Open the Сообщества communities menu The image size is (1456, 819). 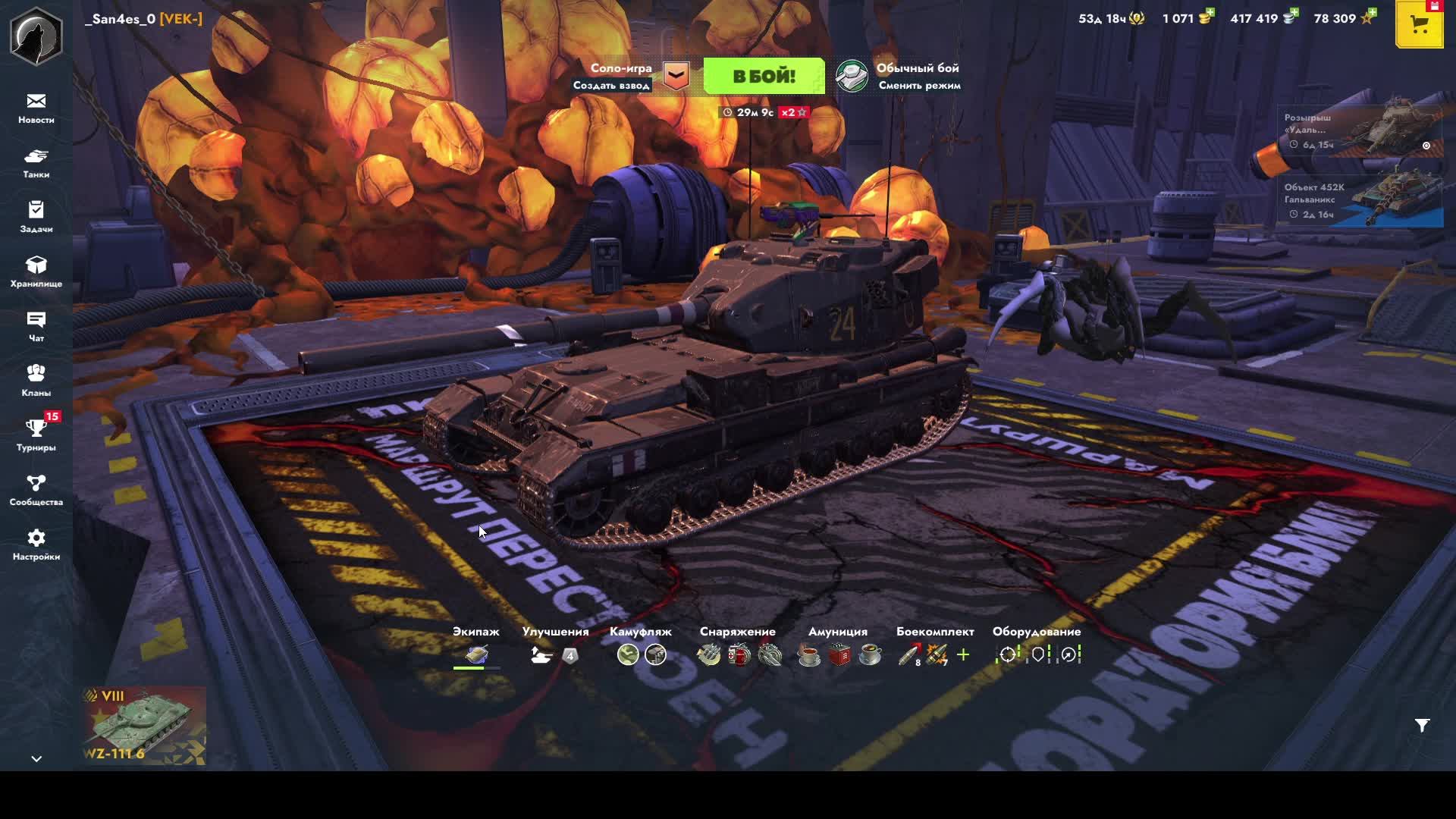36,491
